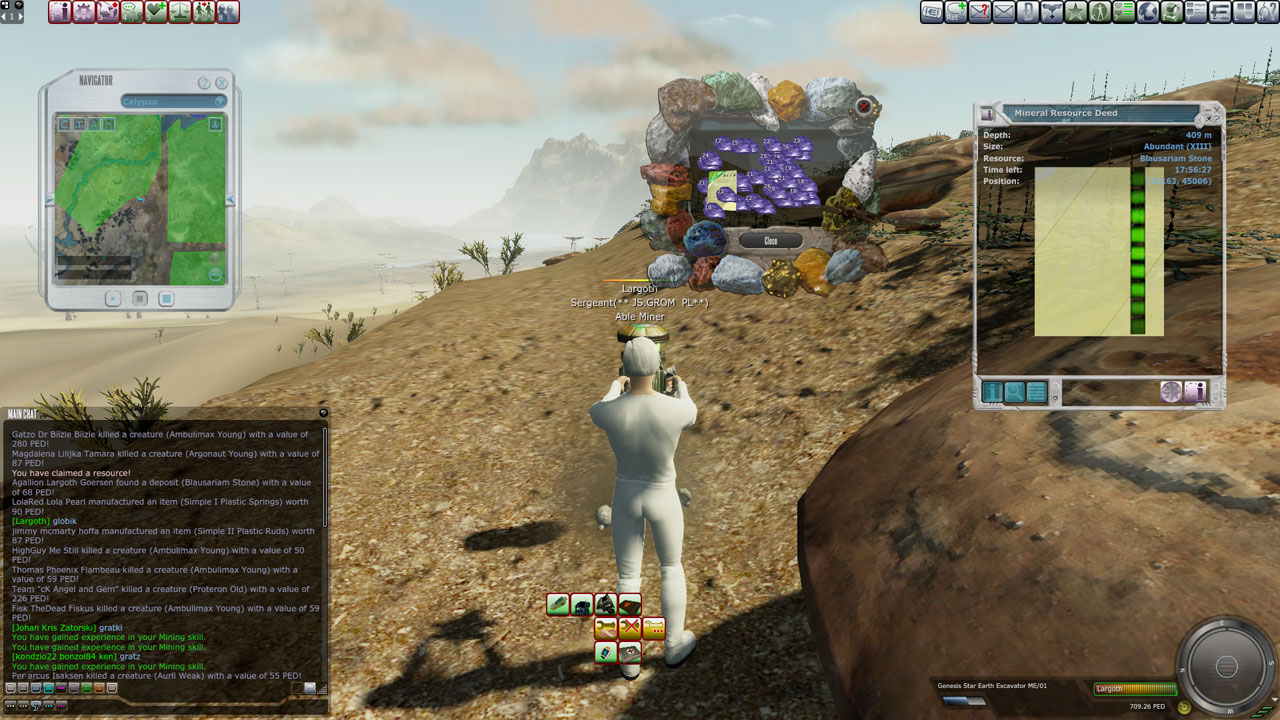Click the circular radar in bottom corner
This screenshot has width=1280, height=720.
pyautogui.click(x=1227, y=667)
